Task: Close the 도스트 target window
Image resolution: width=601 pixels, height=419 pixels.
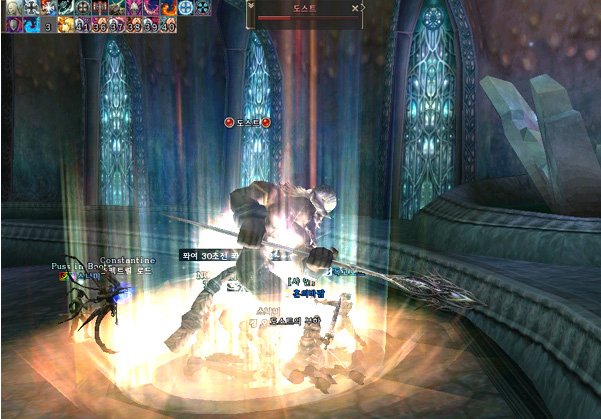Action: 355,8
